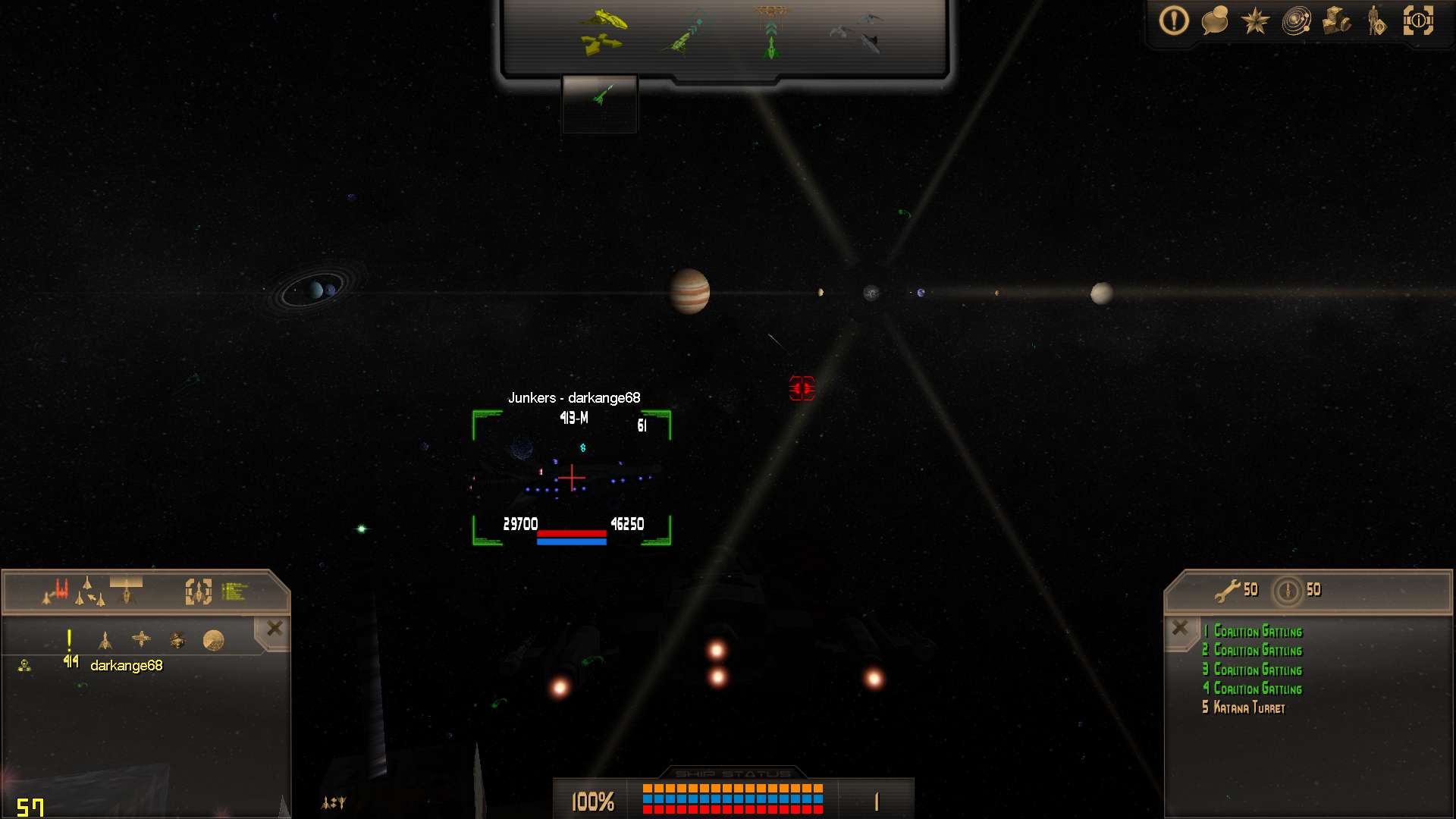Image resolution: width=1456 pixels, height=819 pixels.
Task: Close the weapons list panel
Action: 1180,628
